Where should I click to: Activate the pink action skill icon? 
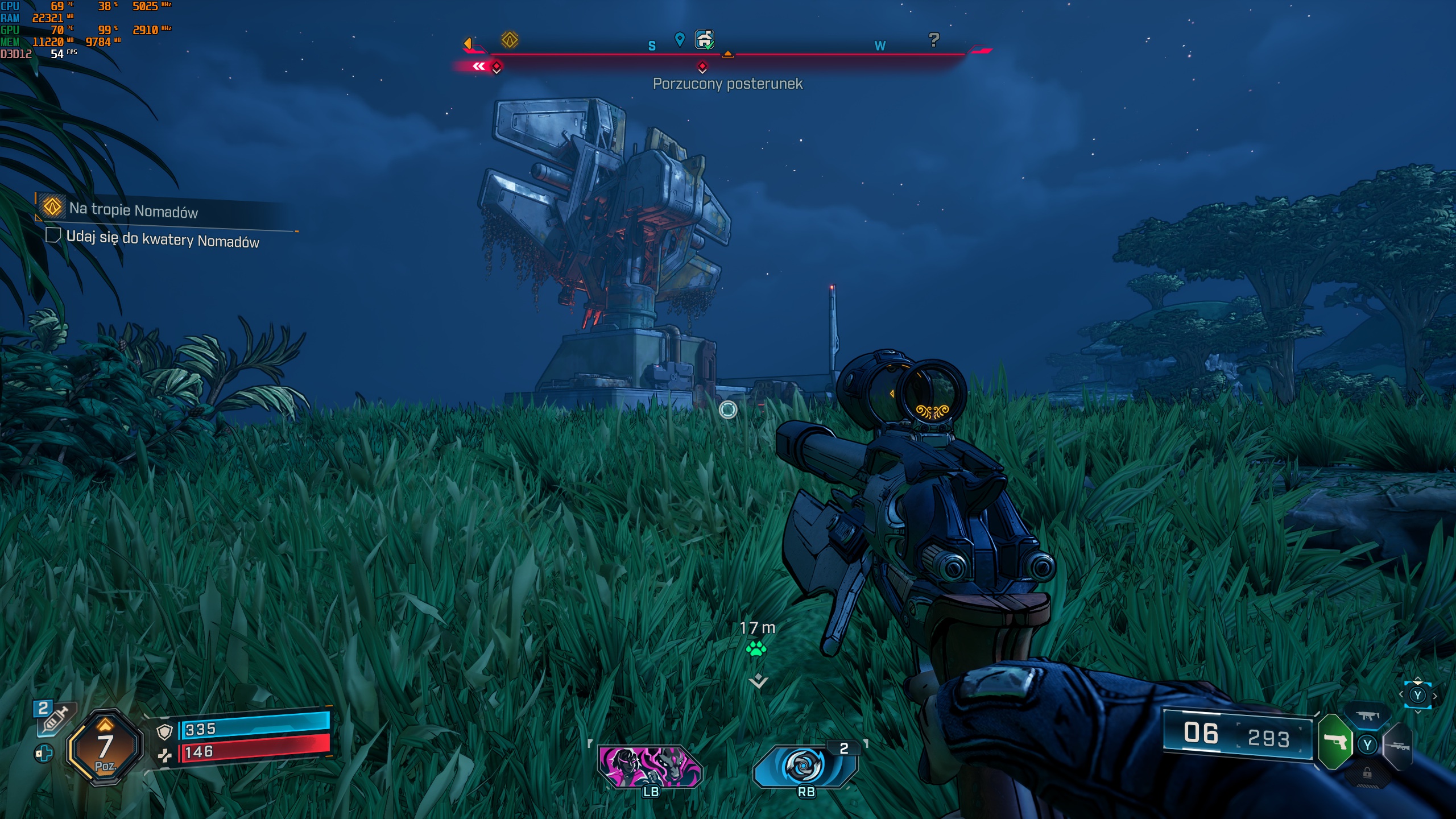650,766
